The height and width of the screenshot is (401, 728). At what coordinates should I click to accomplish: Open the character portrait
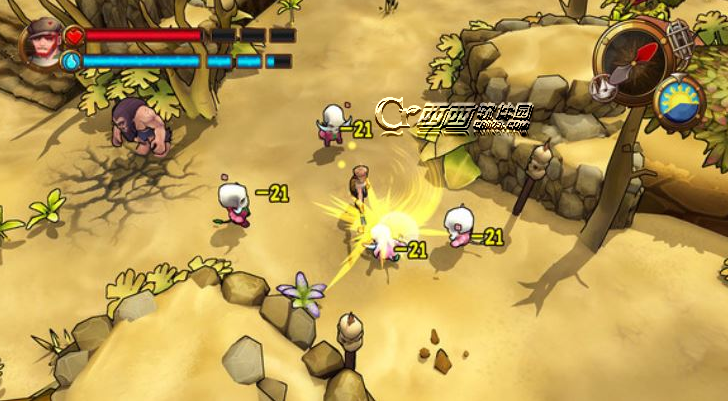point(42,43)
